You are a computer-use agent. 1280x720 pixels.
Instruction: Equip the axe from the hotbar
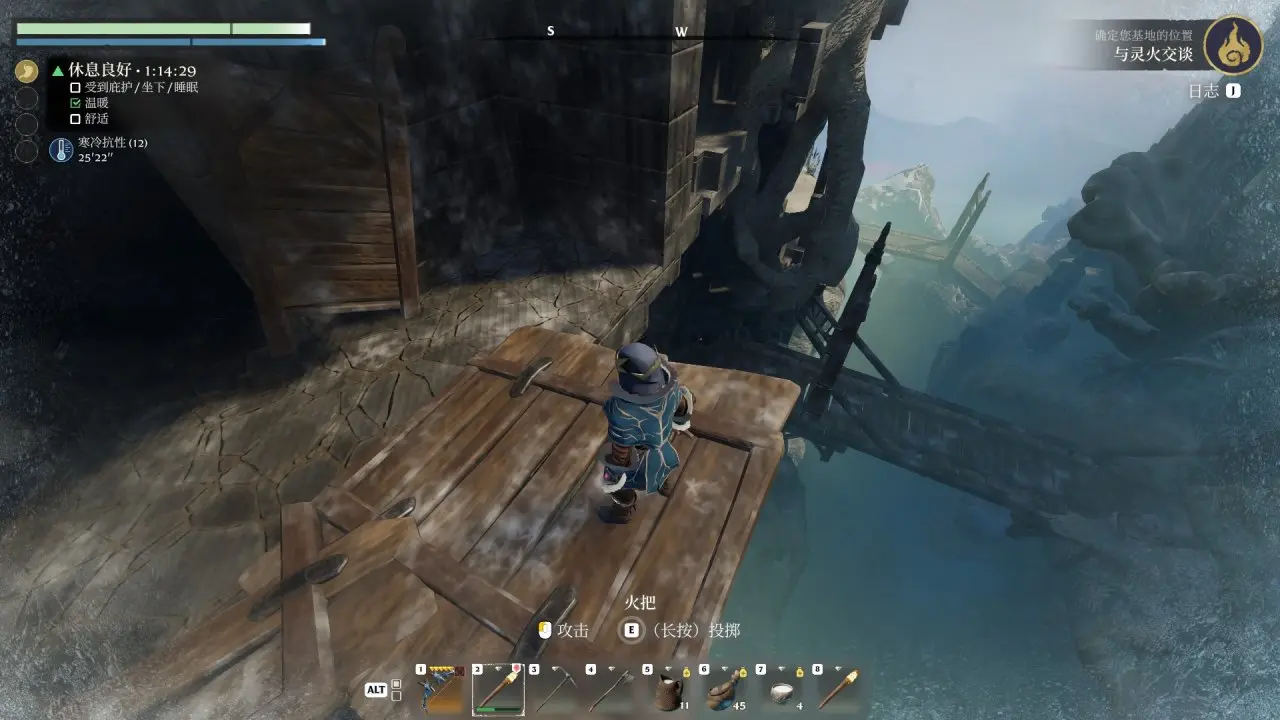pos(612,689)
